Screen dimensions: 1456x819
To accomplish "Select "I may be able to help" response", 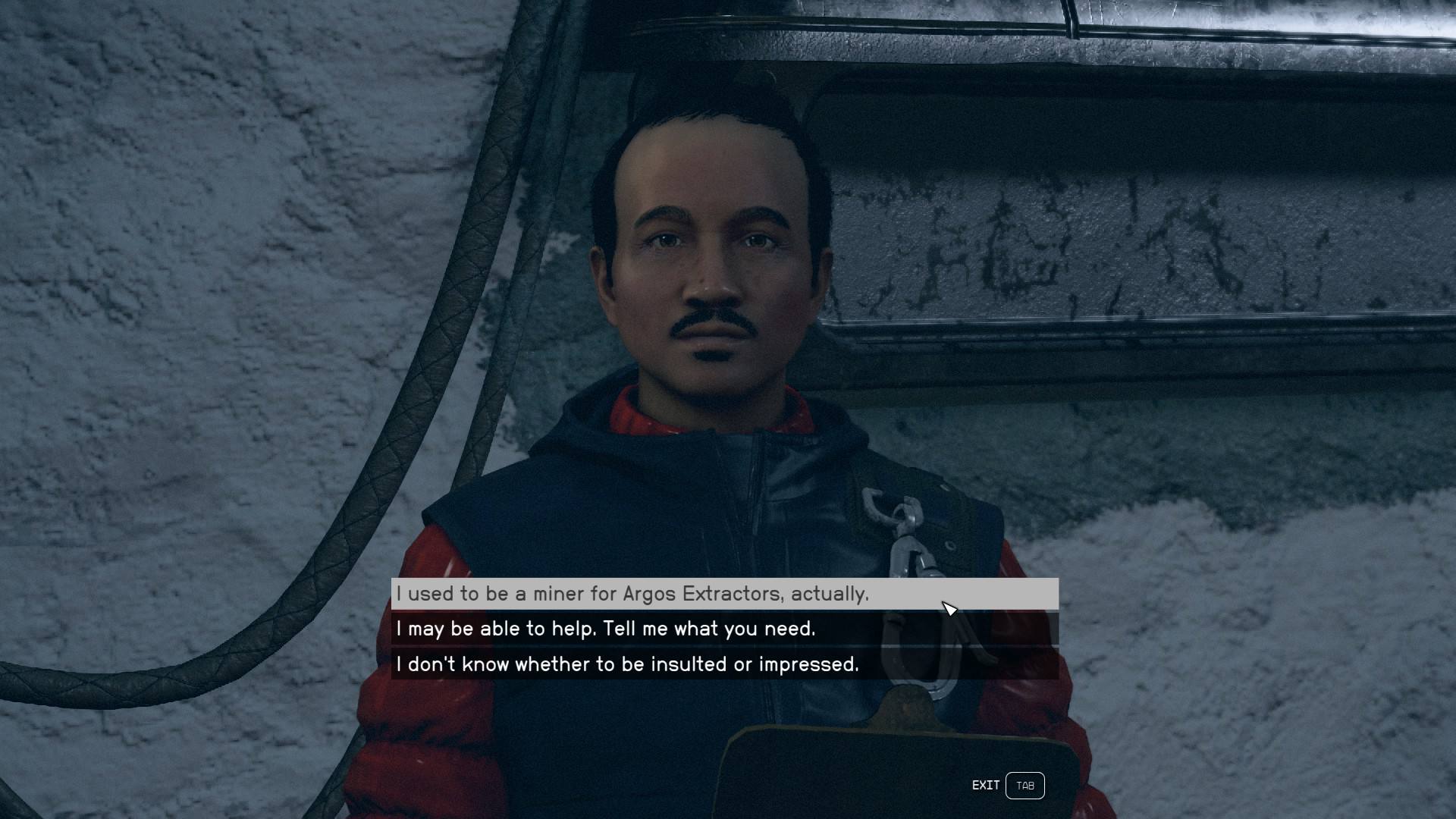I will pos(605,629).
